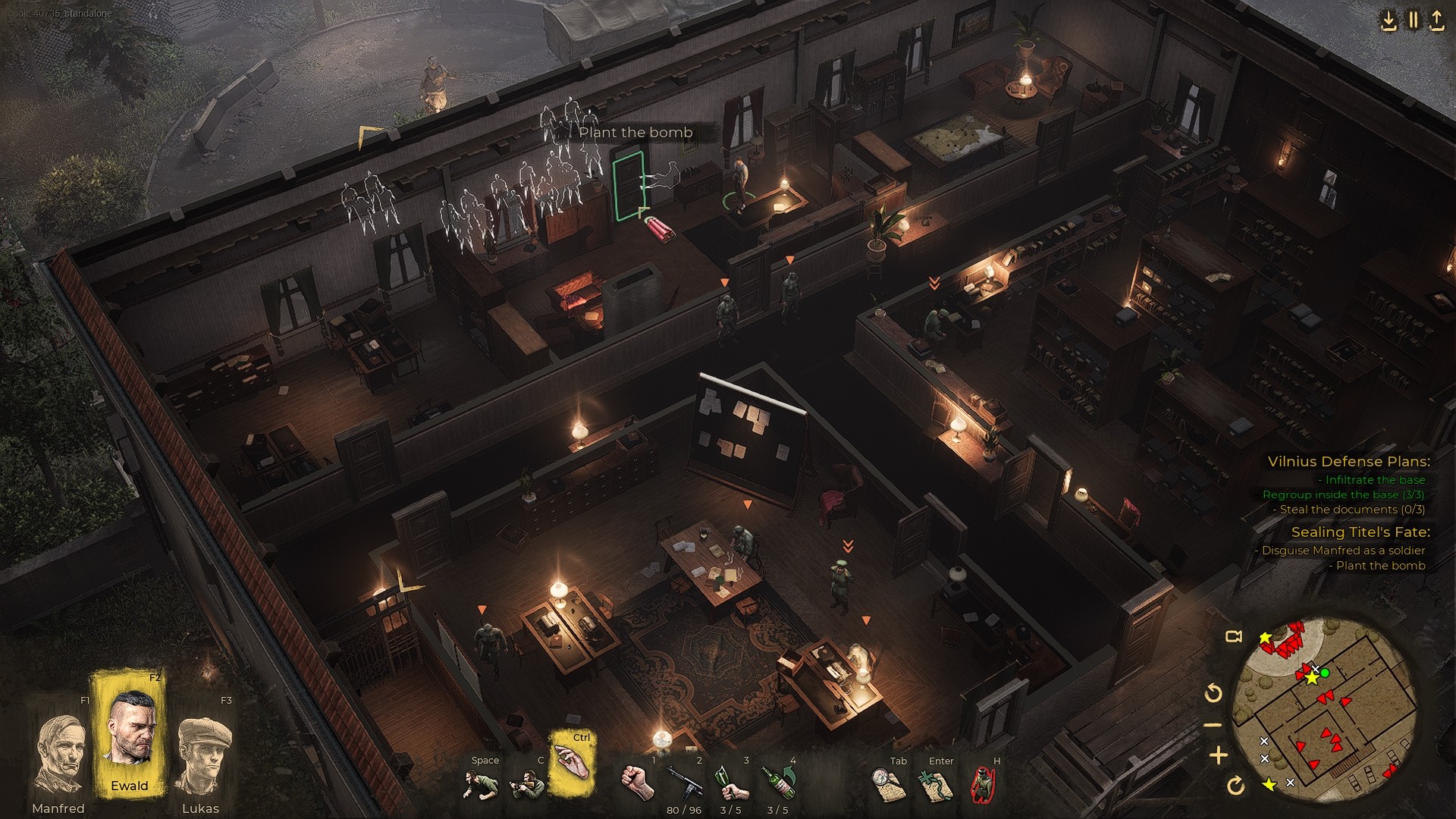
Task: Rotate the minimap counter-clockwise
Action: point(1213,691)
